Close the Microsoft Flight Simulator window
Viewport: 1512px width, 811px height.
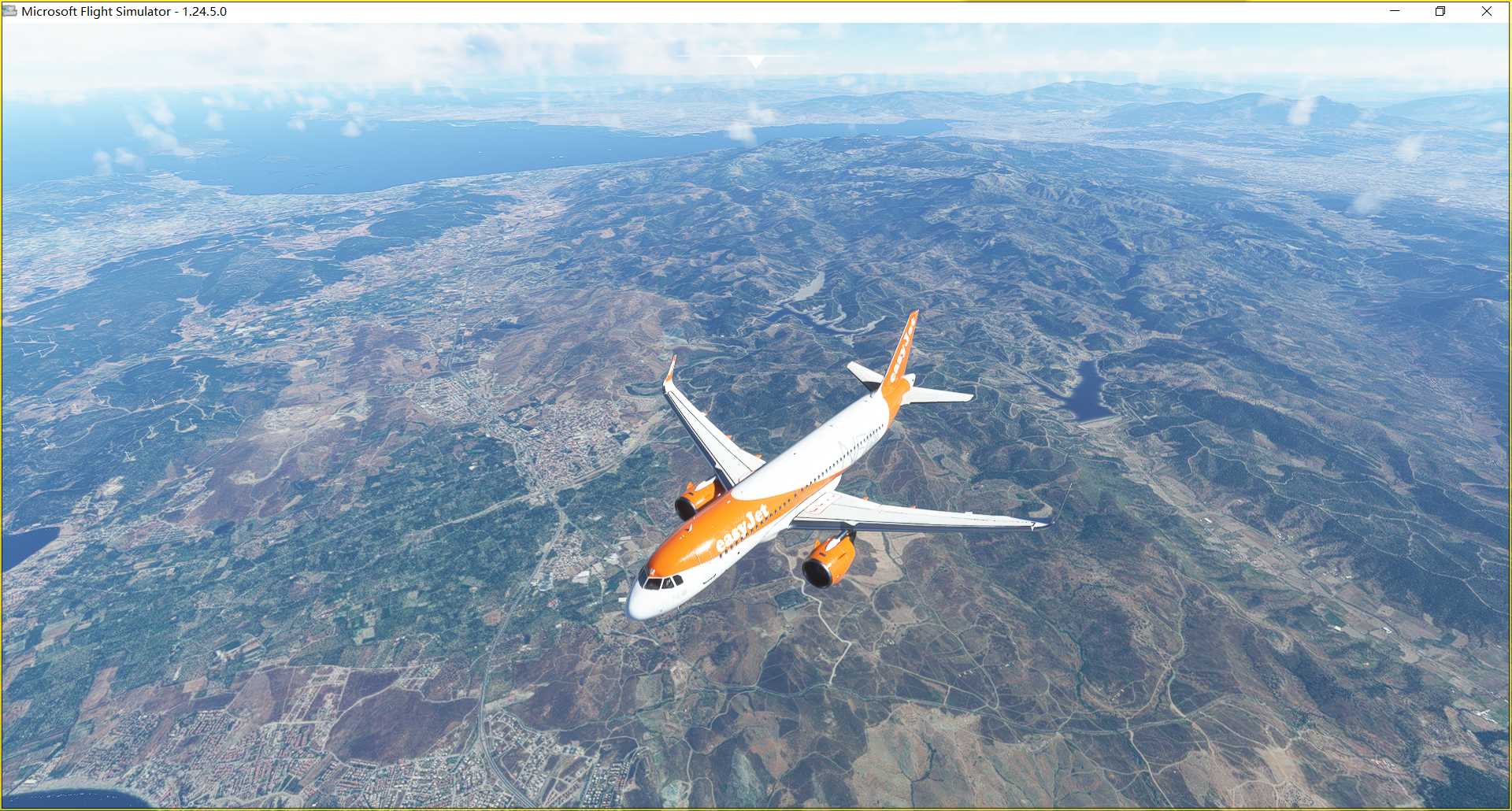tap(1486, 11)
